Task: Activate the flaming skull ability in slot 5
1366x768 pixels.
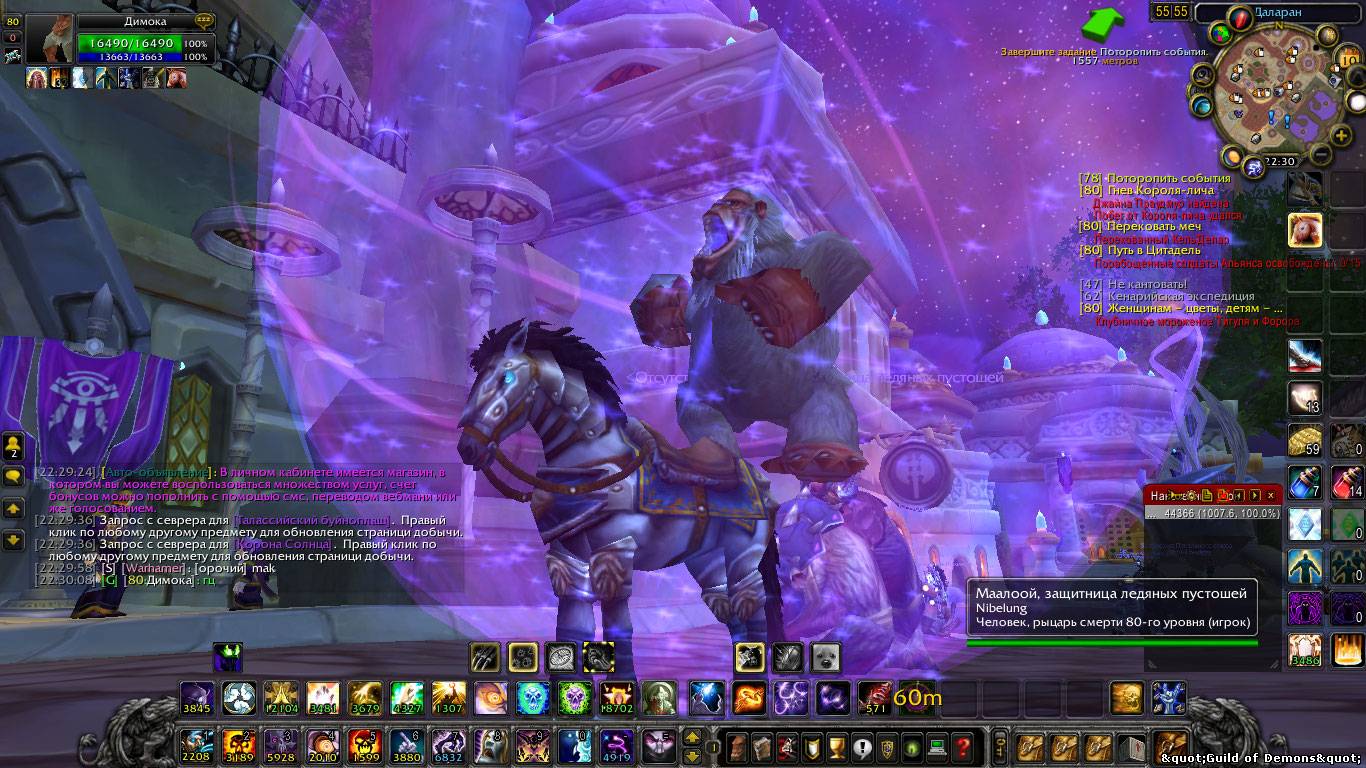Action: click(363, 746)
